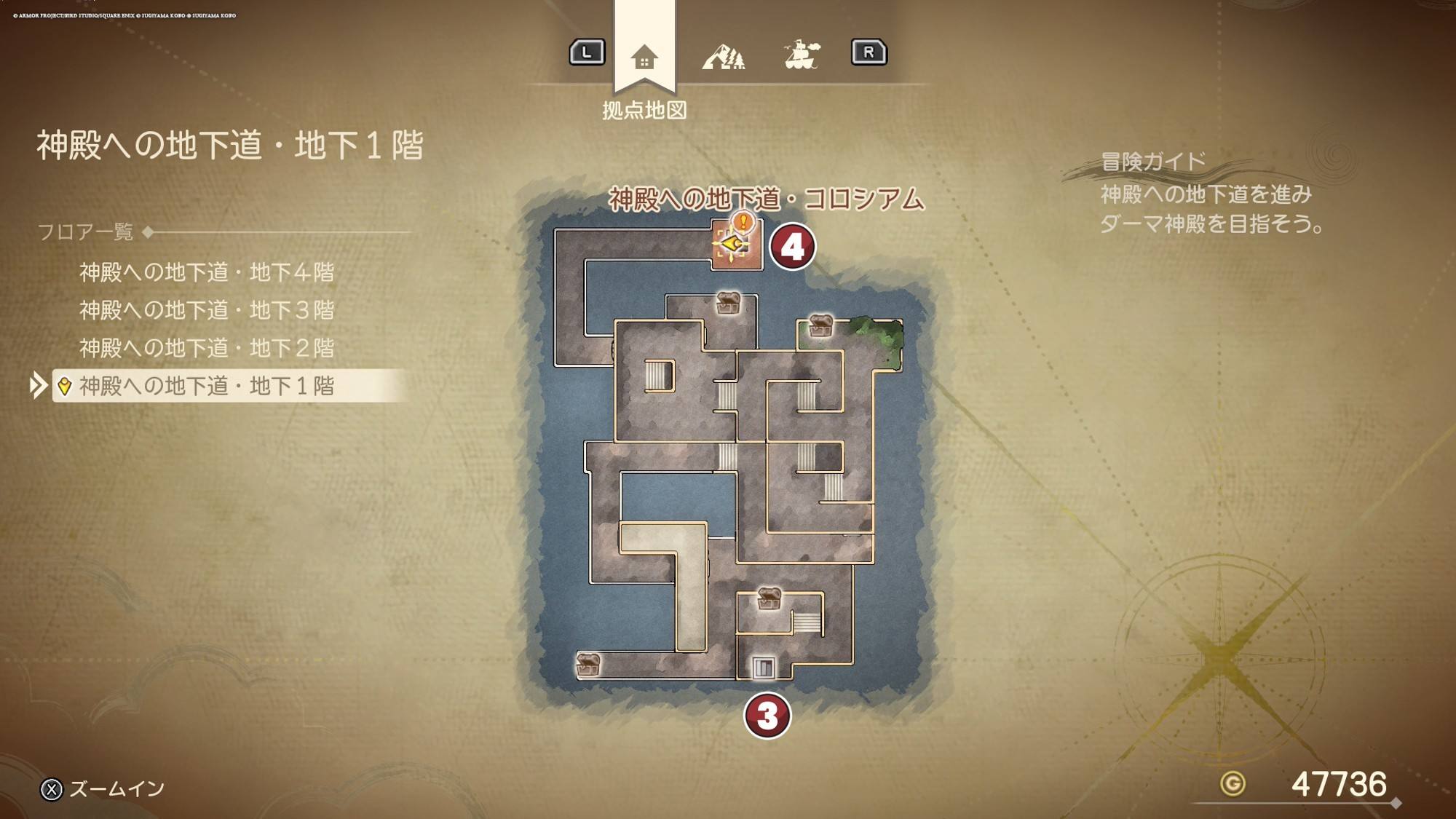Image resolution: width=1456 pixels, height=819 pixels.
Task: Open the ship world map tab
Action: (x=802, y=55)
